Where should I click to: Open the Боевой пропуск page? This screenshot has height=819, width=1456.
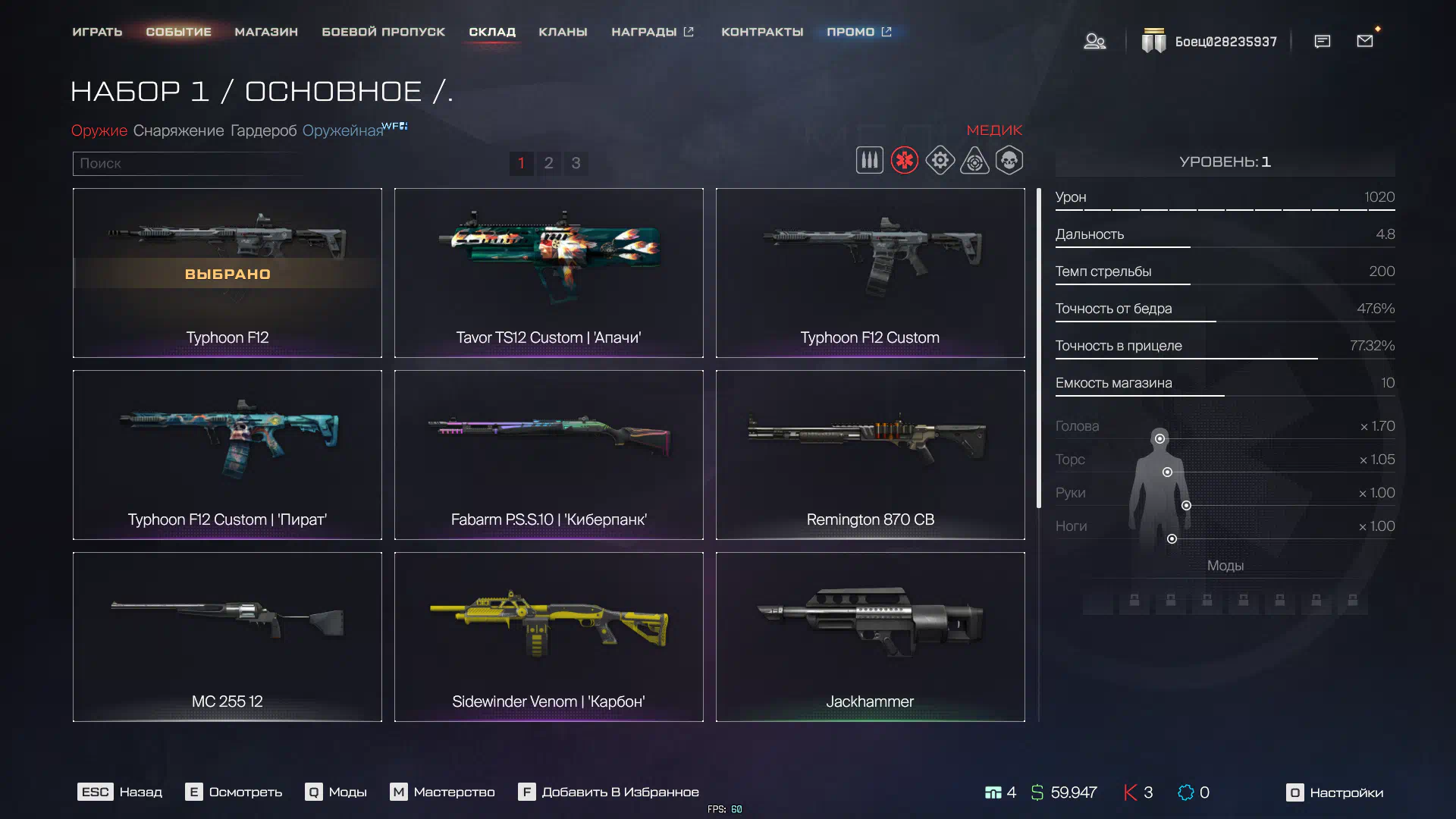383,32
